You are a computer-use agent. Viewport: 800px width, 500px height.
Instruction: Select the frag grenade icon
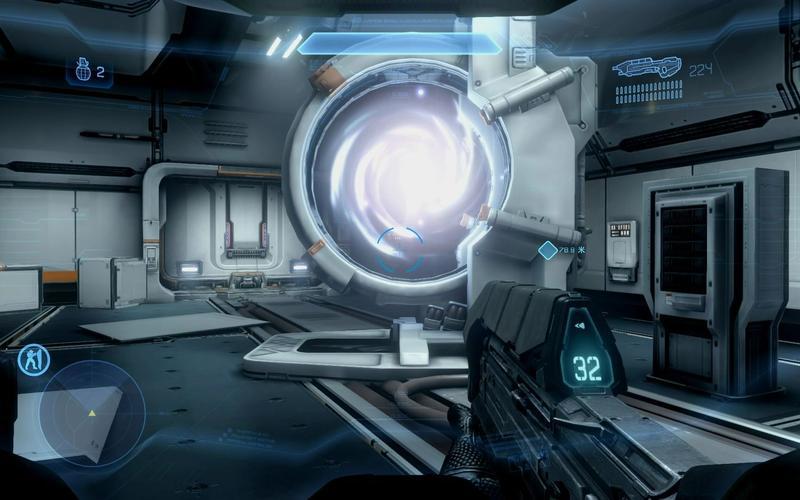click(x=81, y=71)
